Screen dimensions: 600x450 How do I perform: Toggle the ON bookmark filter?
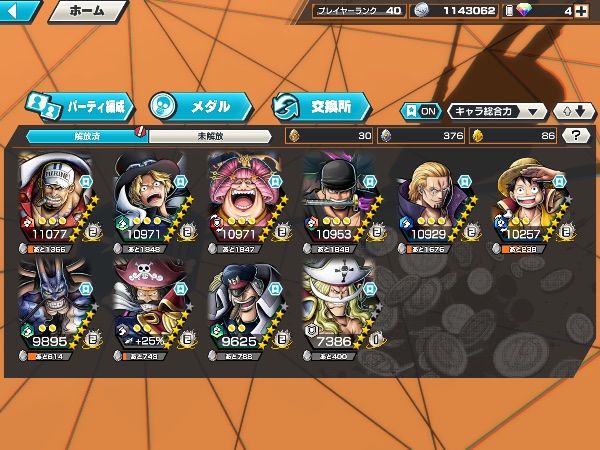421,111
